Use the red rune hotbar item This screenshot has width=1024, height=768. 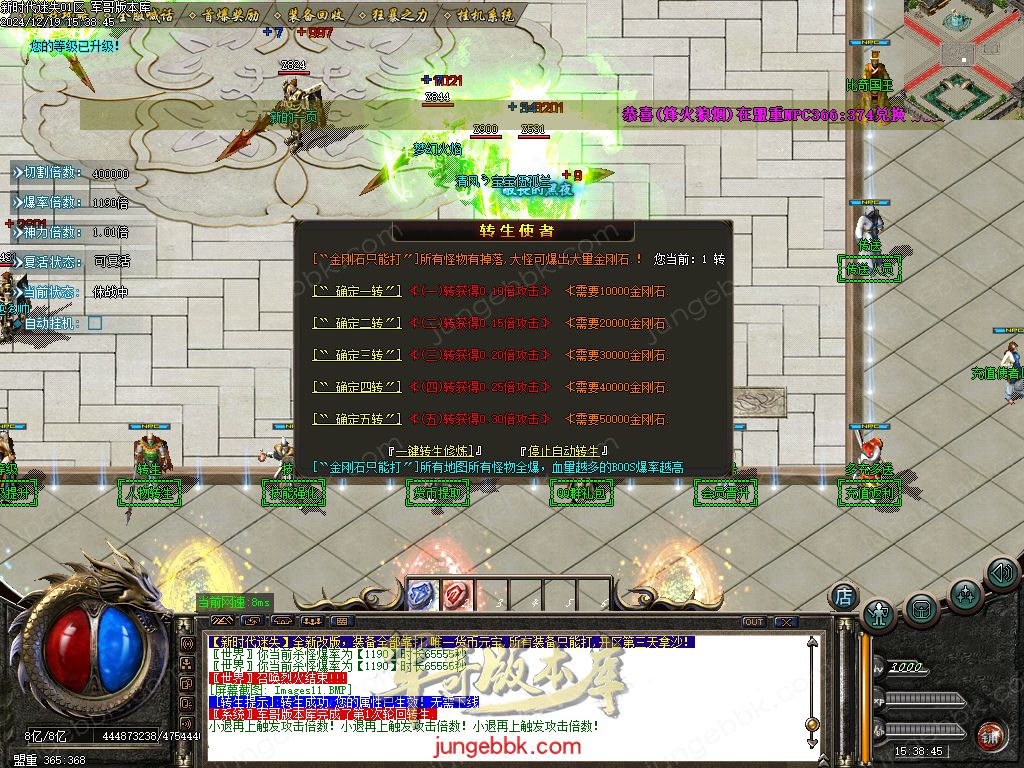click(456, 594)
